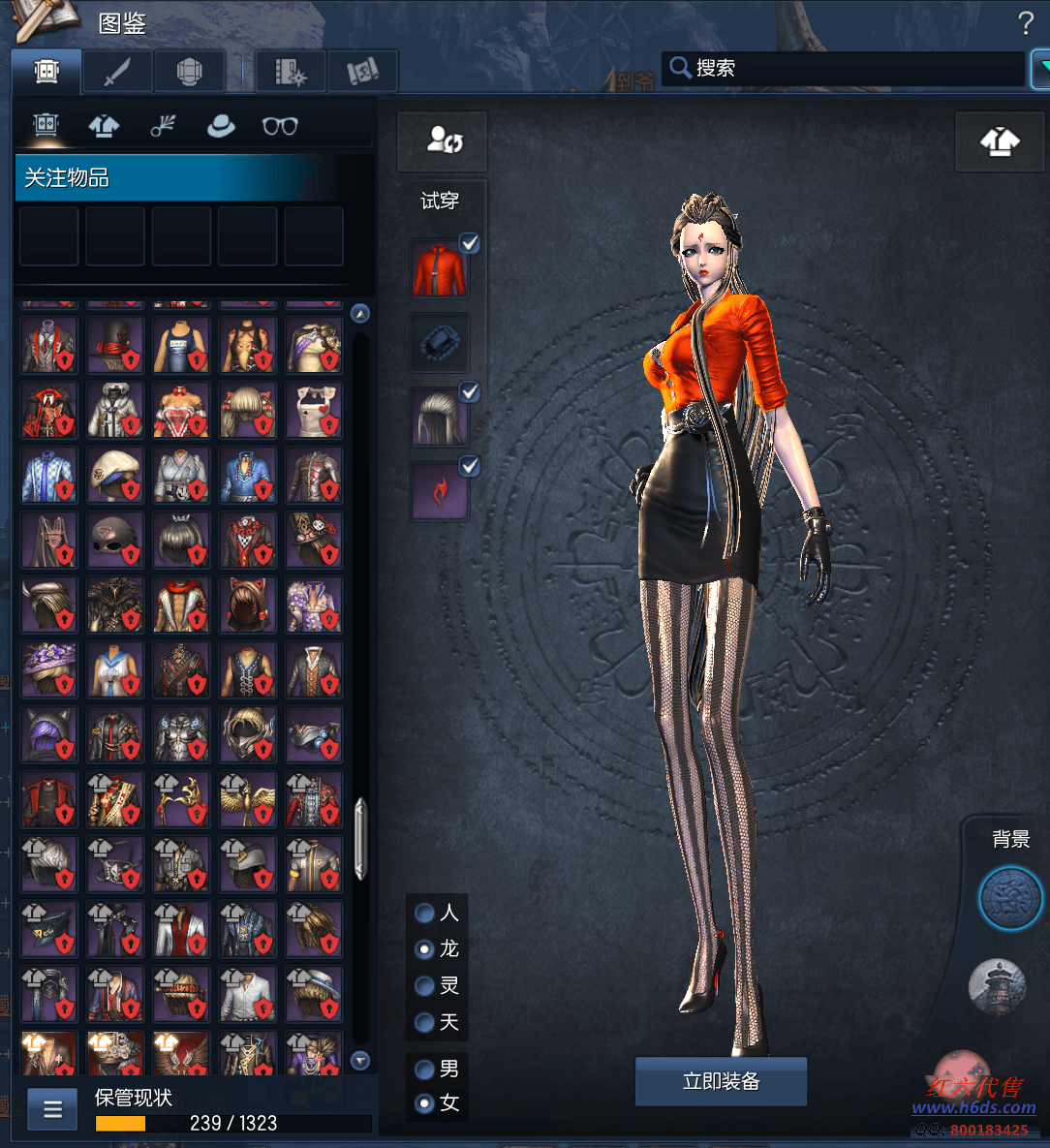Pick the 天 race option

tap(424, 1022)
